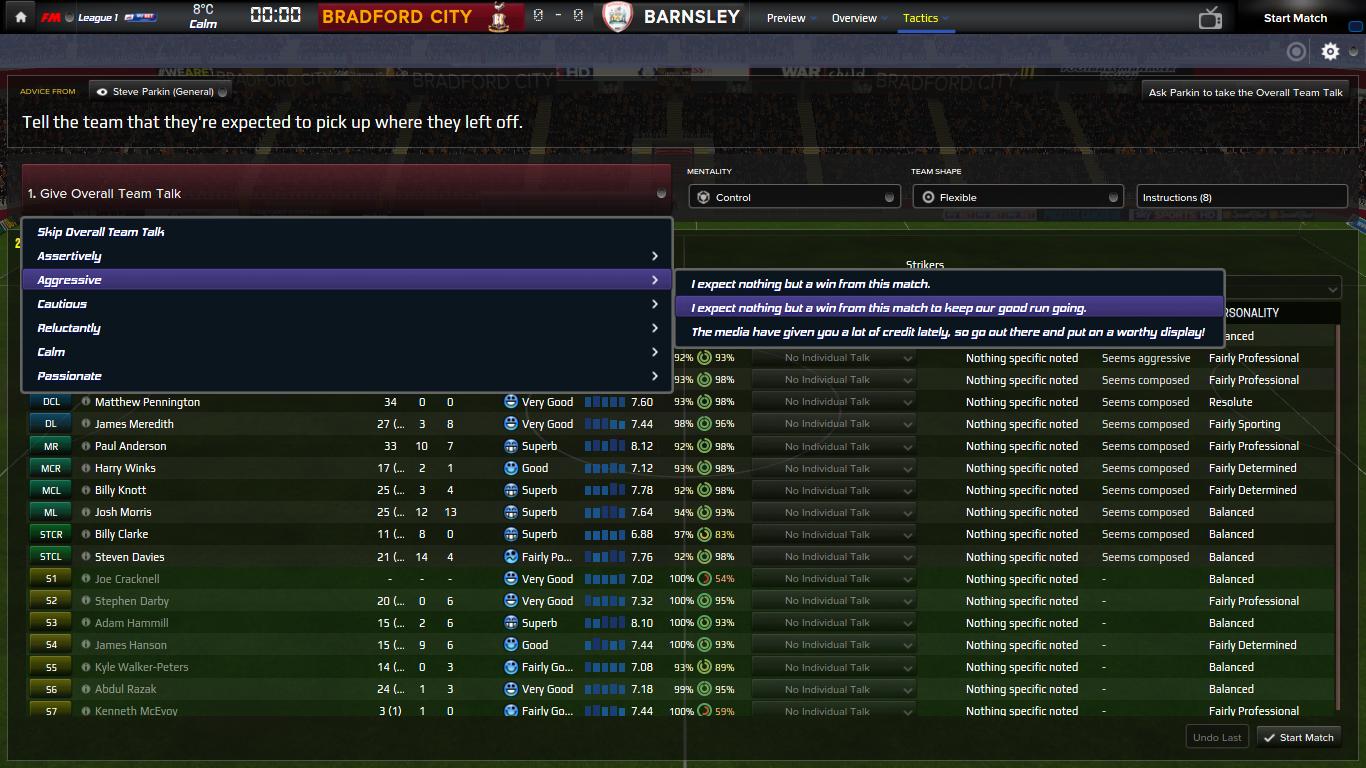Choose the Assertively tone option
This screenshot has width=1366, height=768.
coord(70,256)
